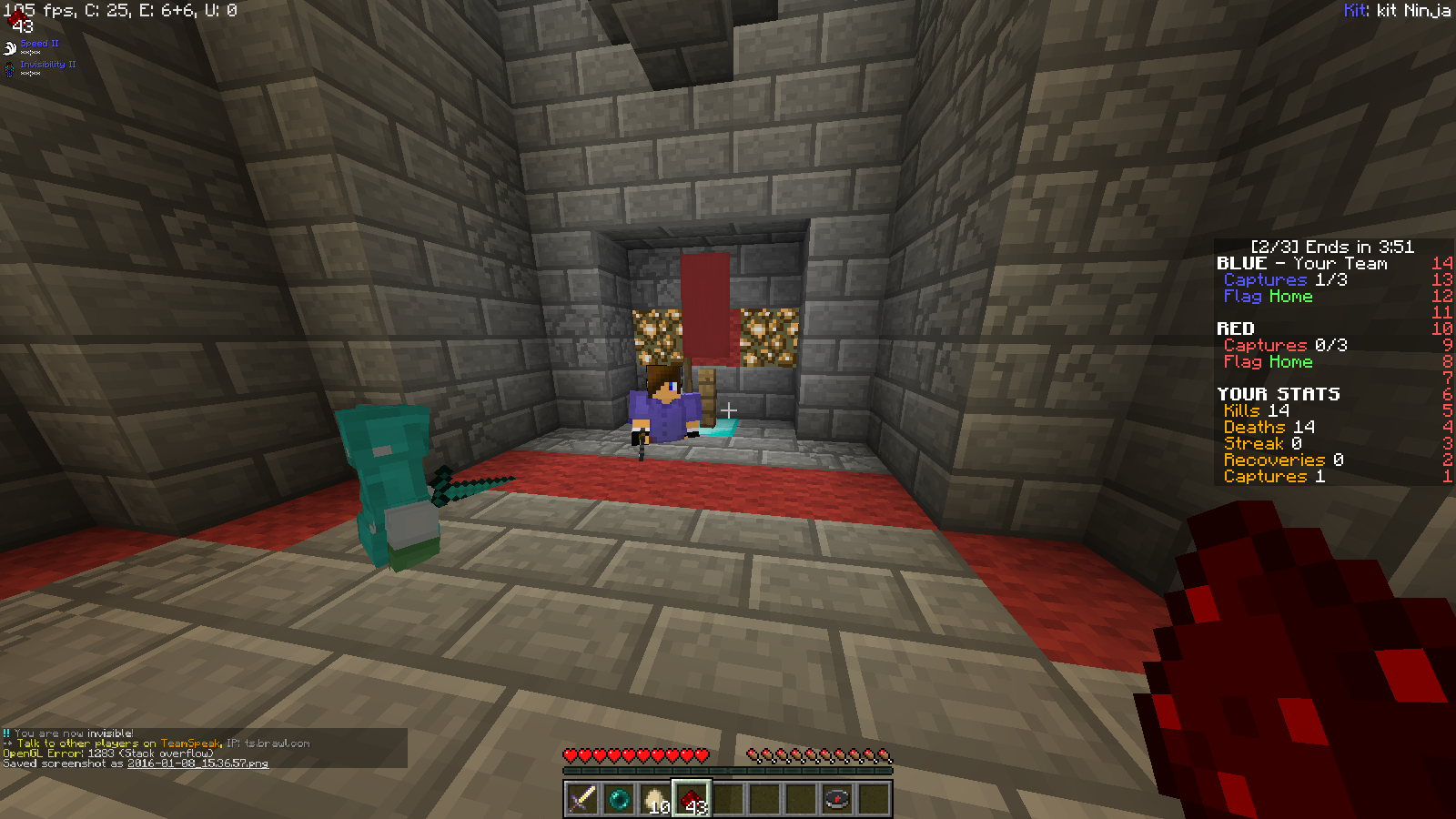Click the Speed II status effect icon
Screen dimensions: 1456x819
point(10,47)
